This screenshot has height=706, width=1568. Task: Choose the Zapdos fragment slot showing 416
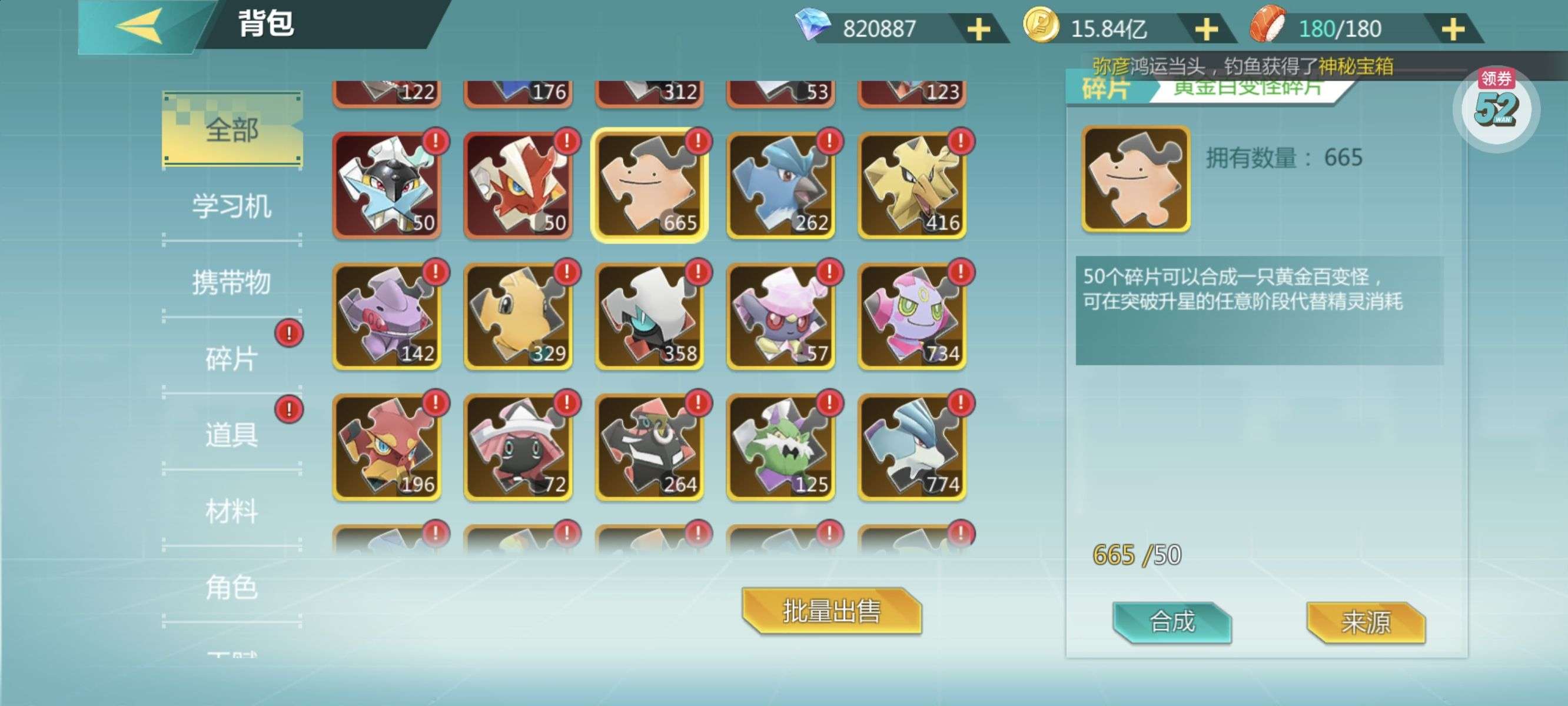pos(912,185)
